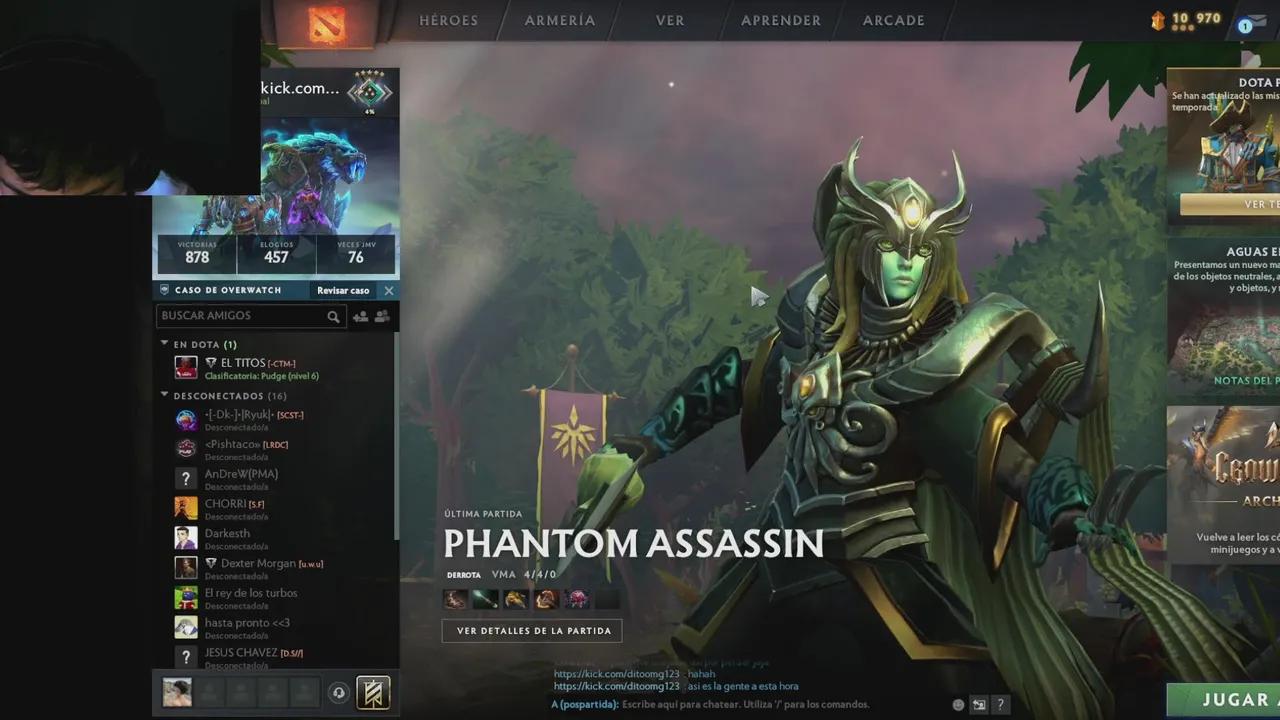
Task: Select the first item icon from the last match
Action: pyautogui.click(x=455, y=598)
